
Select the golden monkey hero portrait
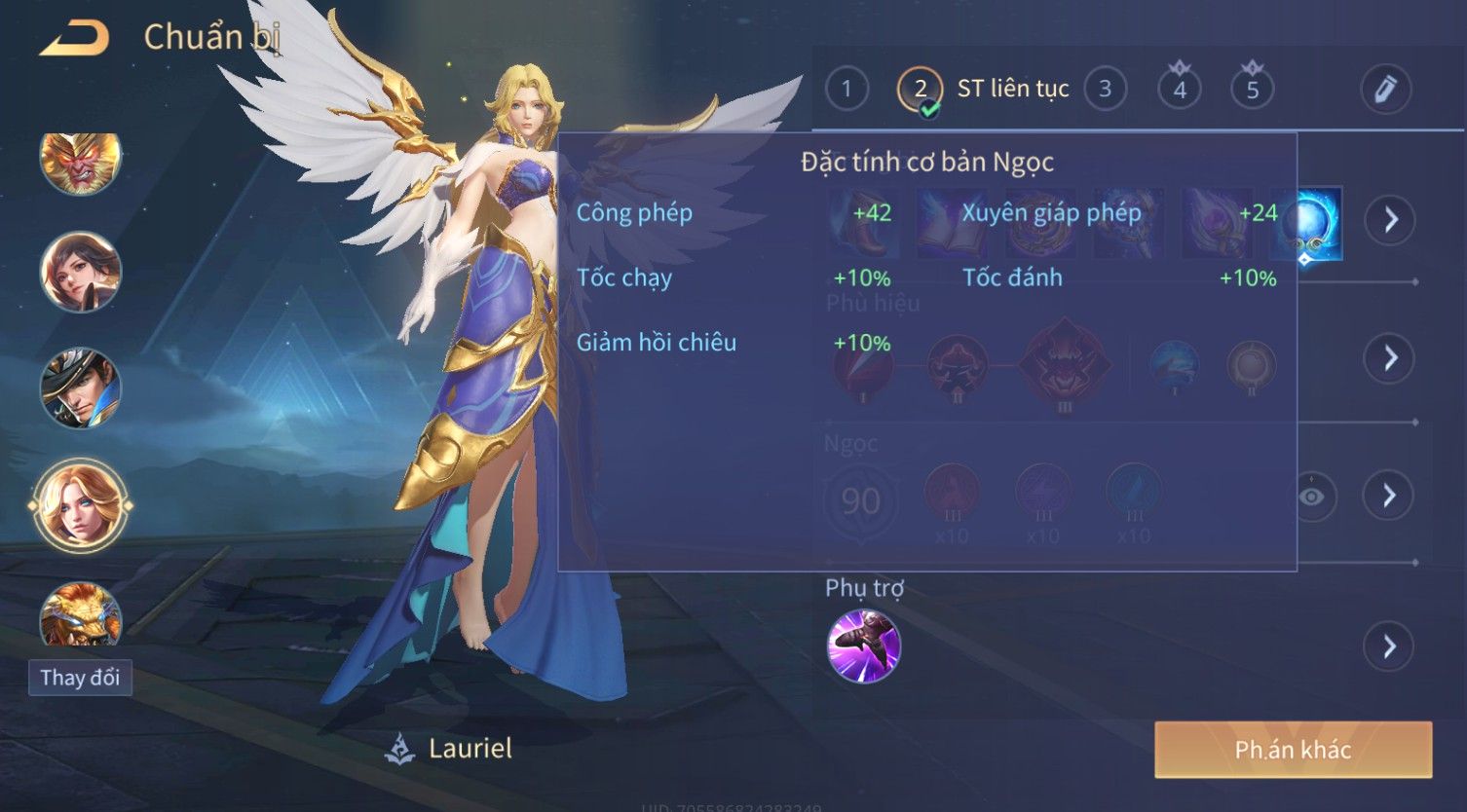tap(81, 160)
